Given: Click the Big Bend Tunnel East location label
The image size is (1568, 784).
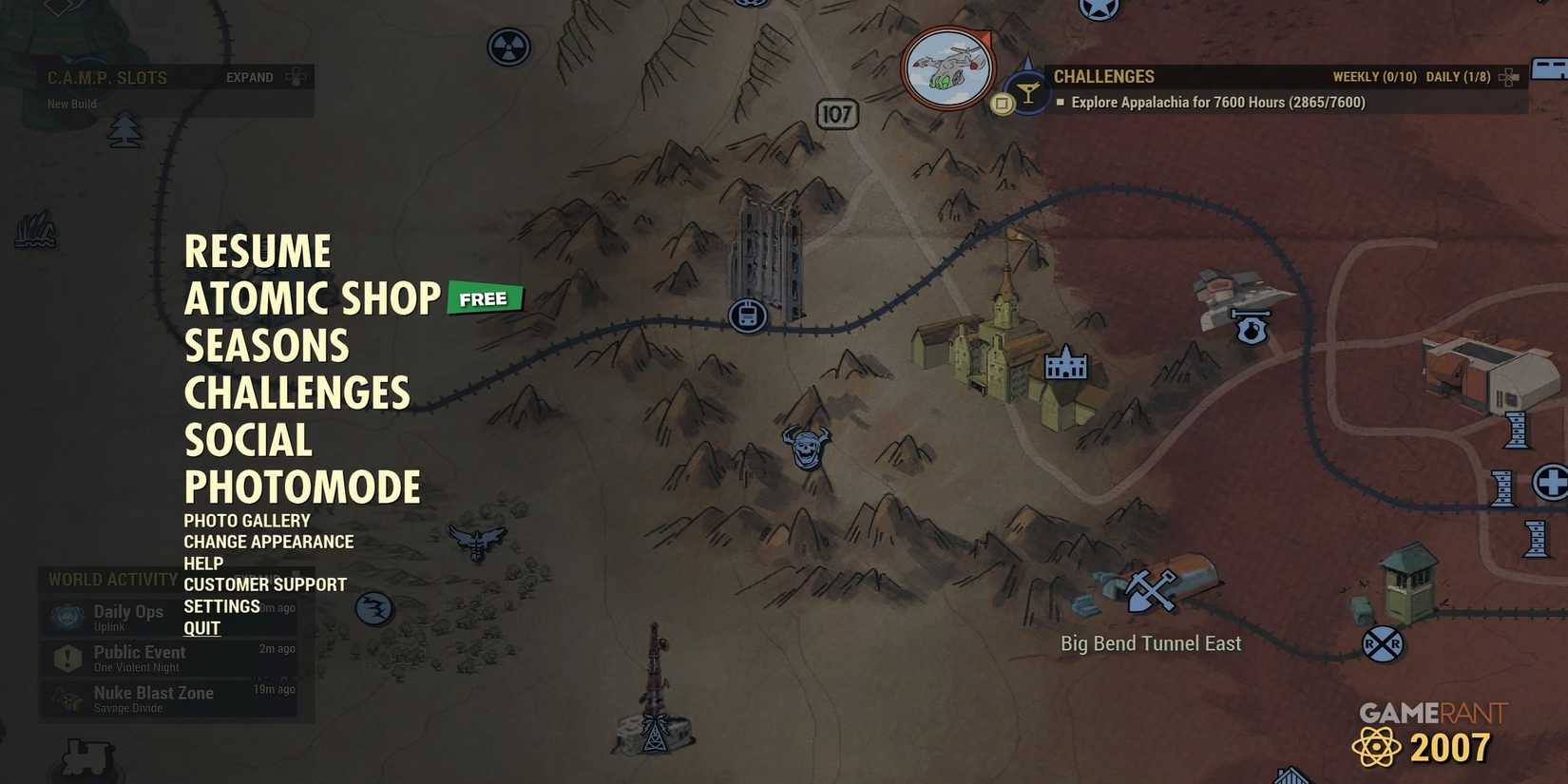Looking at the screenshot, I should point(1150,643).
